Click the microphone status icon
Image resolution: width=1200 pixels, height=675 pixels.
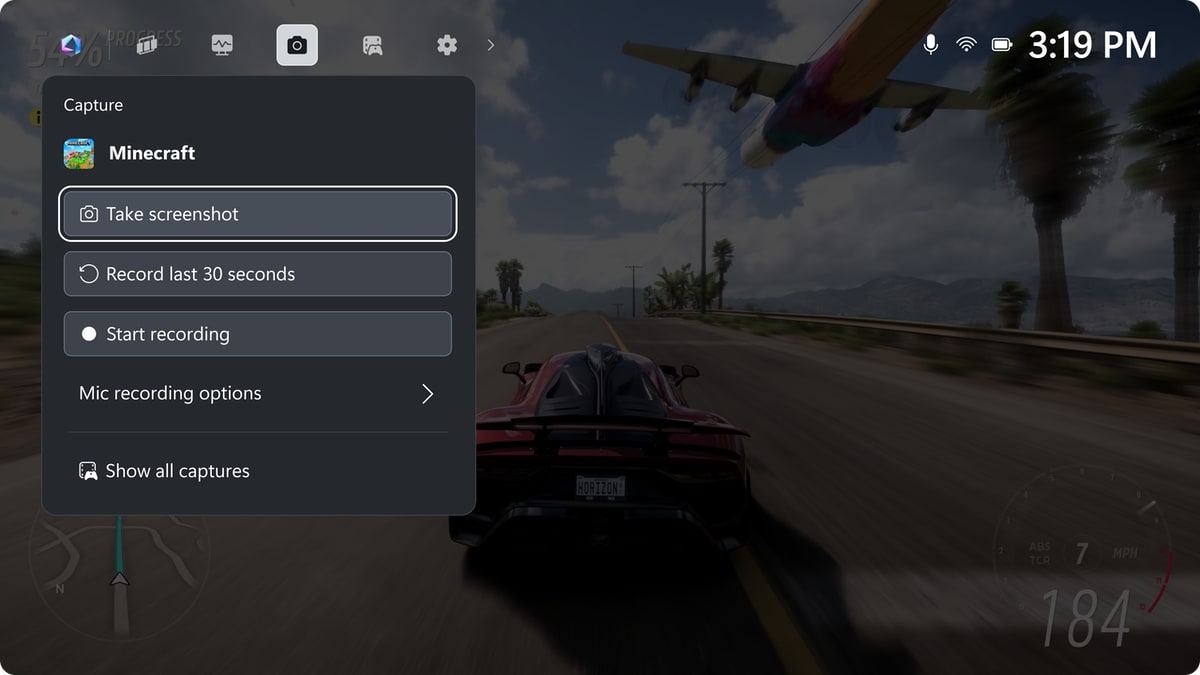(x=931, y=45)
